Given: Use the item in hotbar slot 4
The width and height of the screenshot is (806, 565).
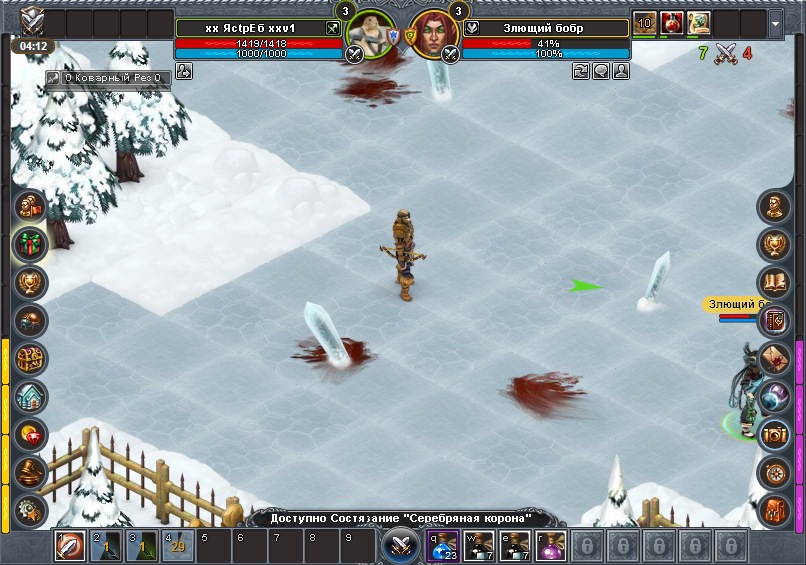Looking at the screenshot, I should pos(177,546).
